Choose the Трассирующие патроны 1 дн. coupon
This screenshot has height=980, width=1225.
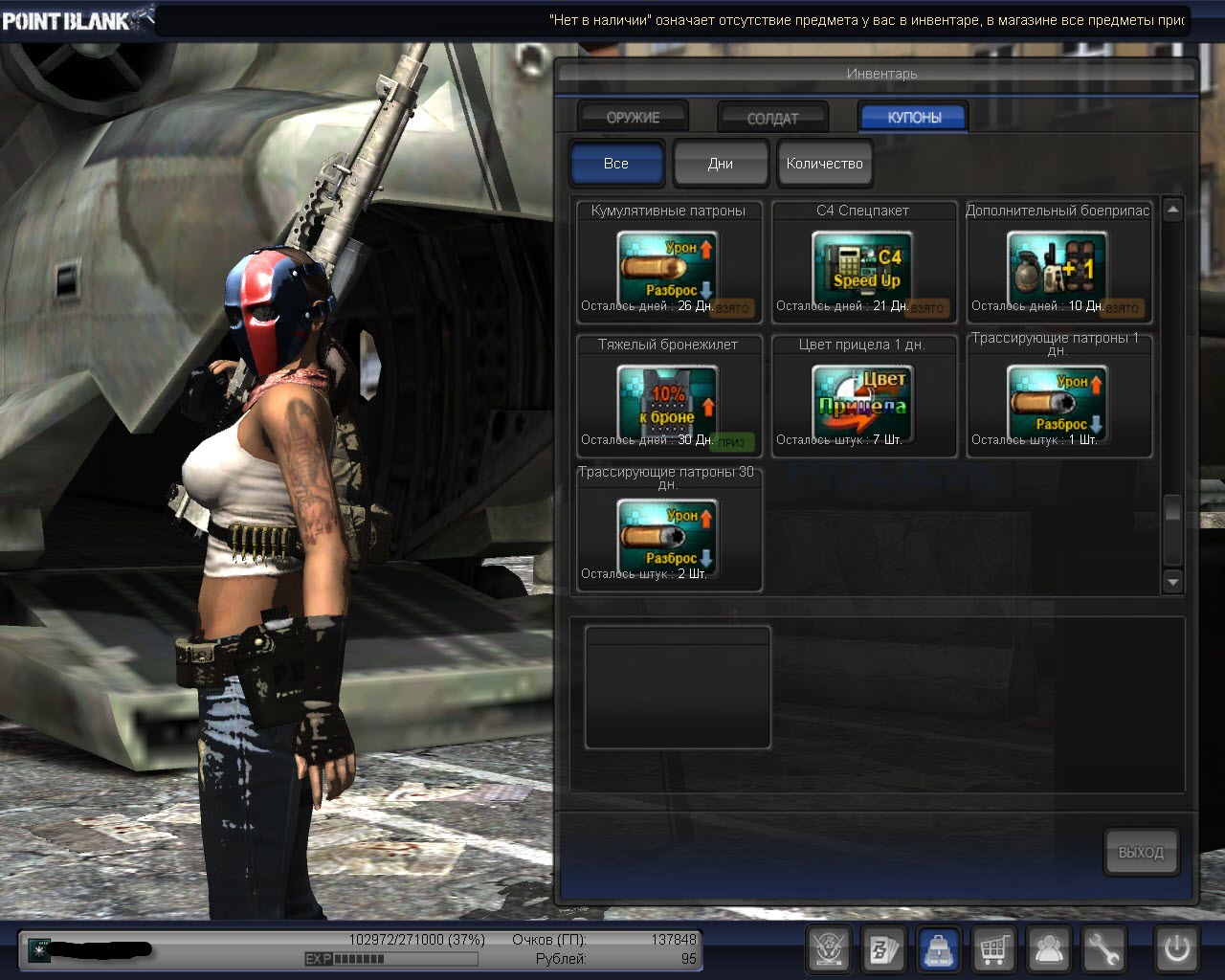(x=1058, y=397)
